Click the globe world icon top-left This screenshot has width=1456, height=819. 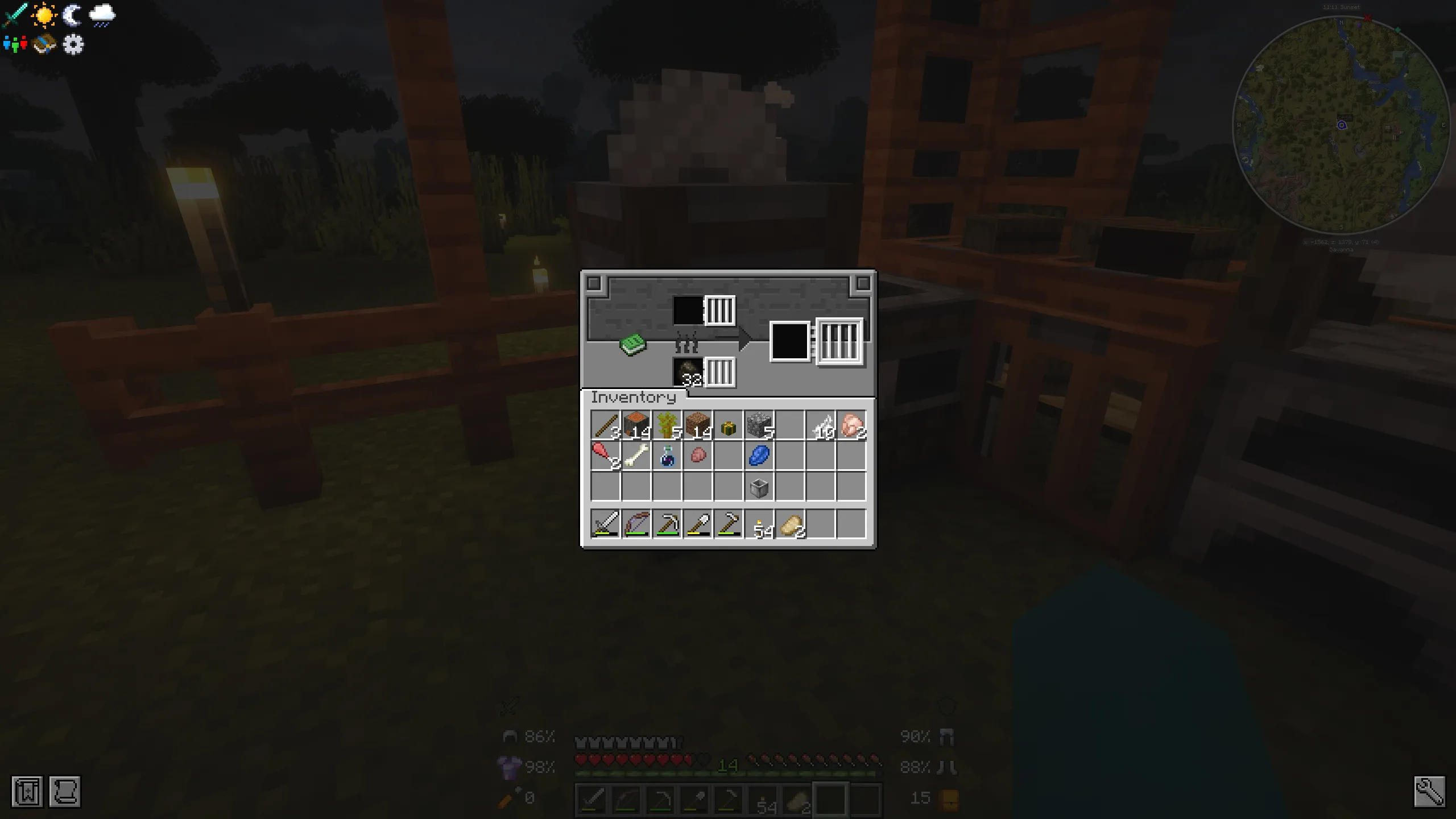pos(44,44)
